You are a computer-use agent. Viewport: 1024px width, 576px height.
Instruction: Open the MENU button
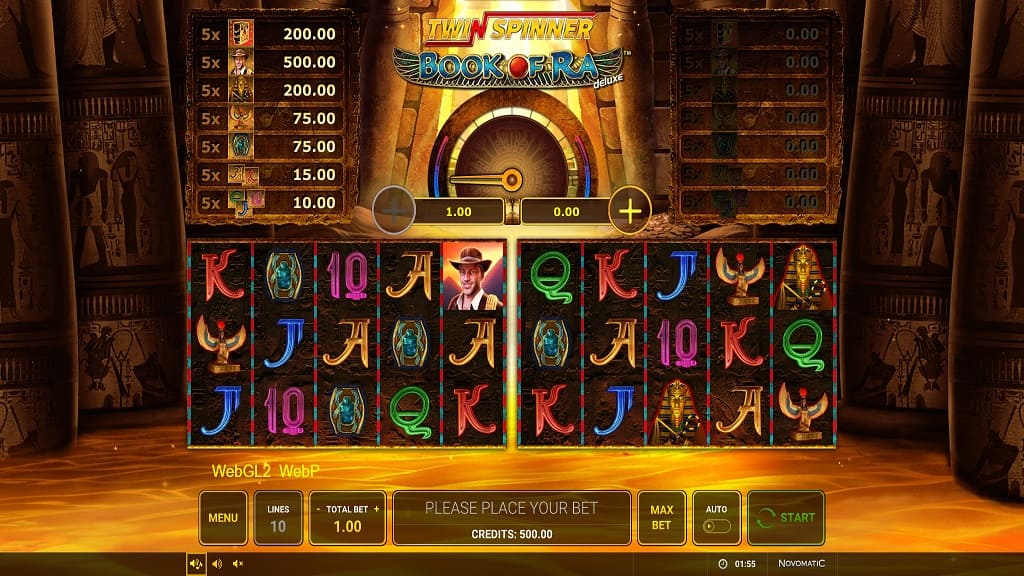[x=223, y=517]
